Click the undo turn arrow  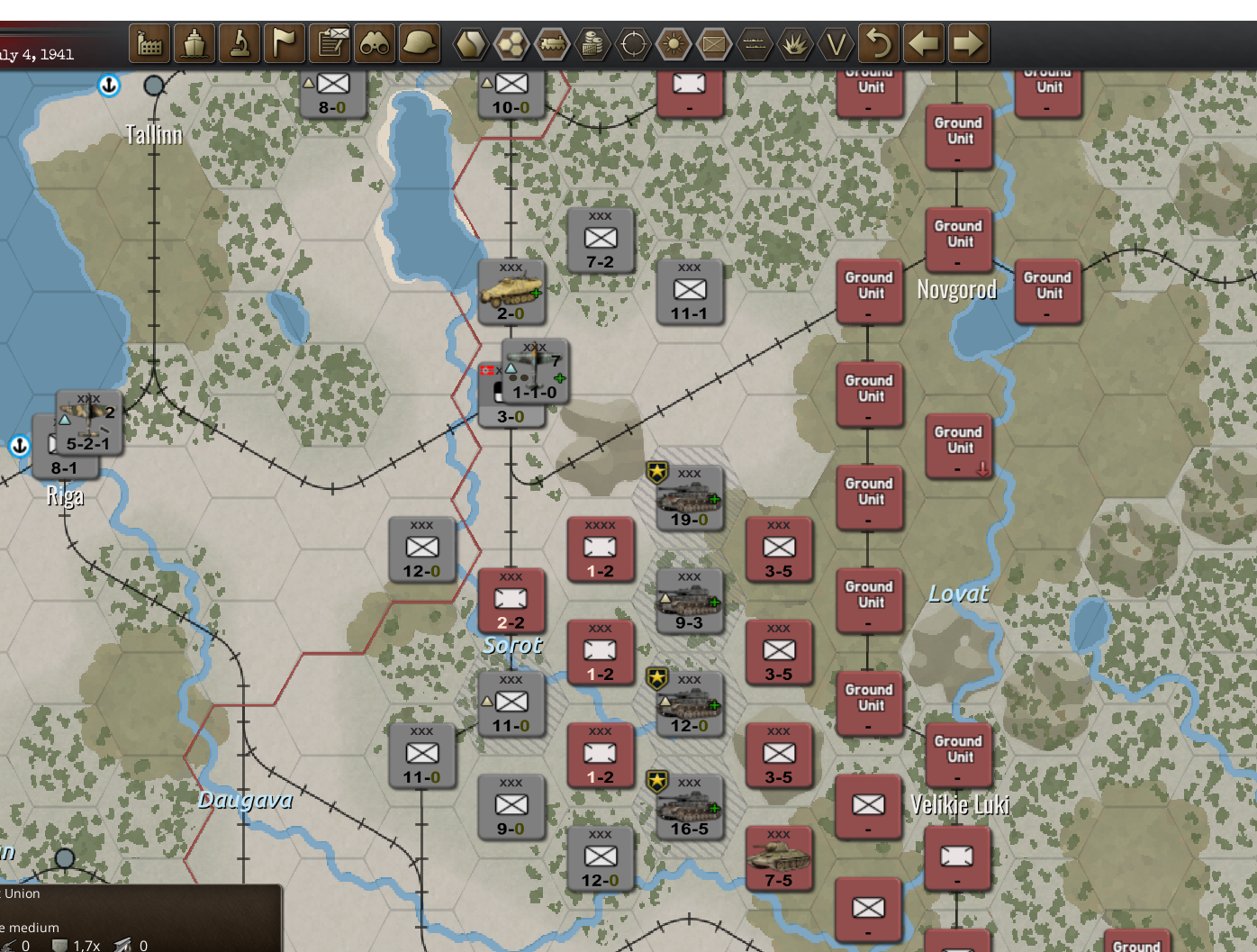[x=880, y=42]
